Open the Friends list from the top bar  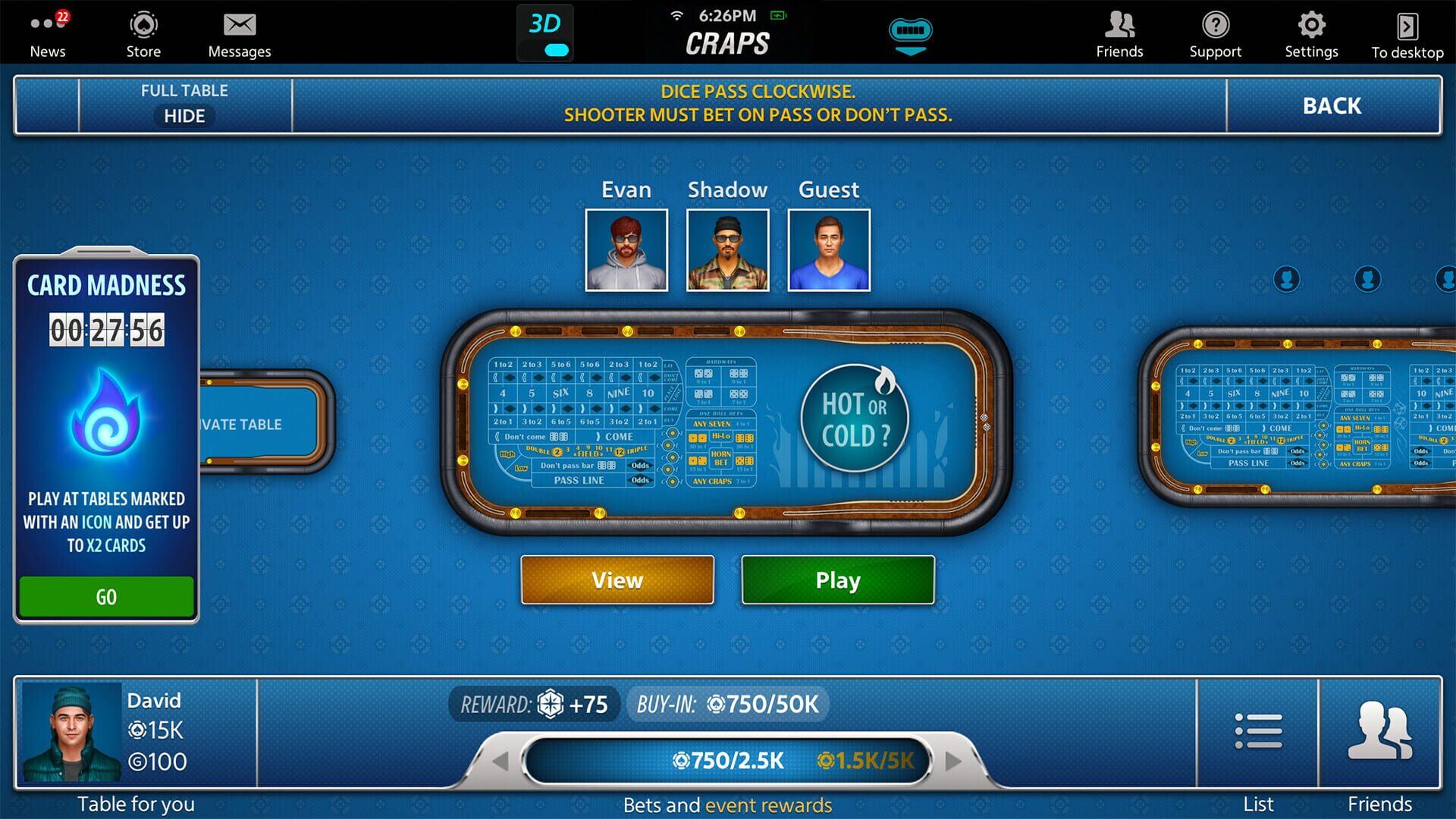[1119, 34]
